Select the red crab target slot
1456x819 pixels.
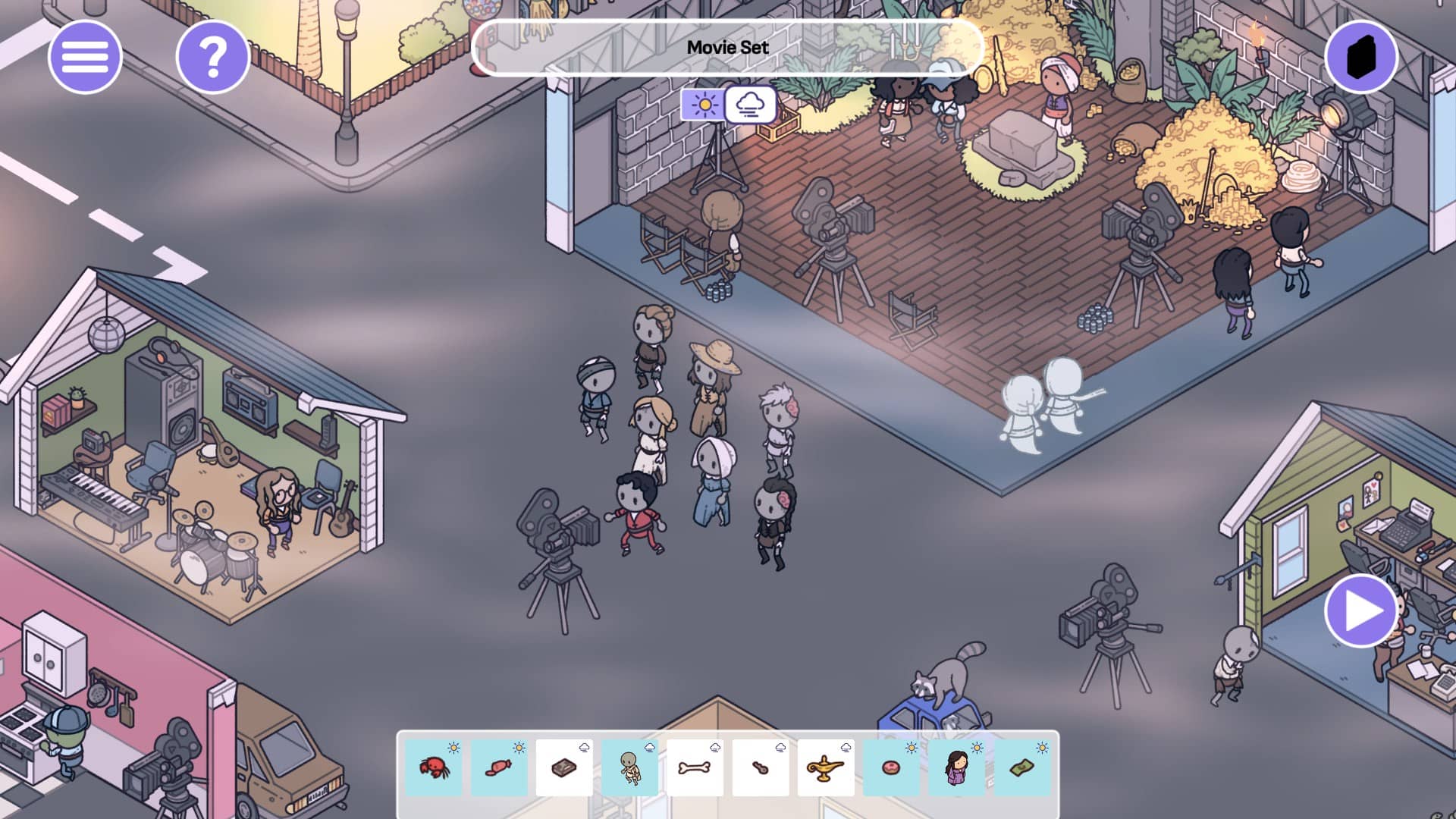pyautogui.click(x=434, y=767)
